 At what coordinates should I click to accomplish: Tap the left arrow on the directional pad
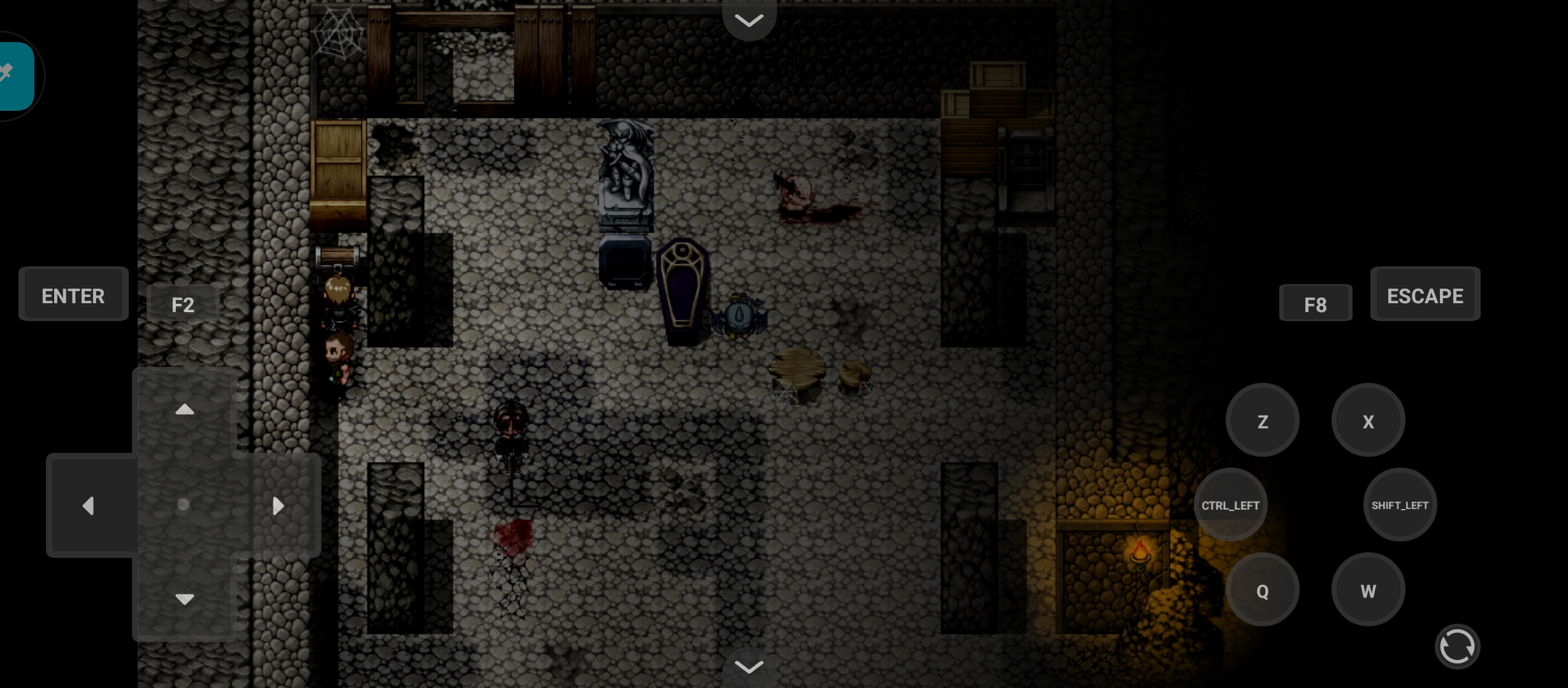pos(89,505)
